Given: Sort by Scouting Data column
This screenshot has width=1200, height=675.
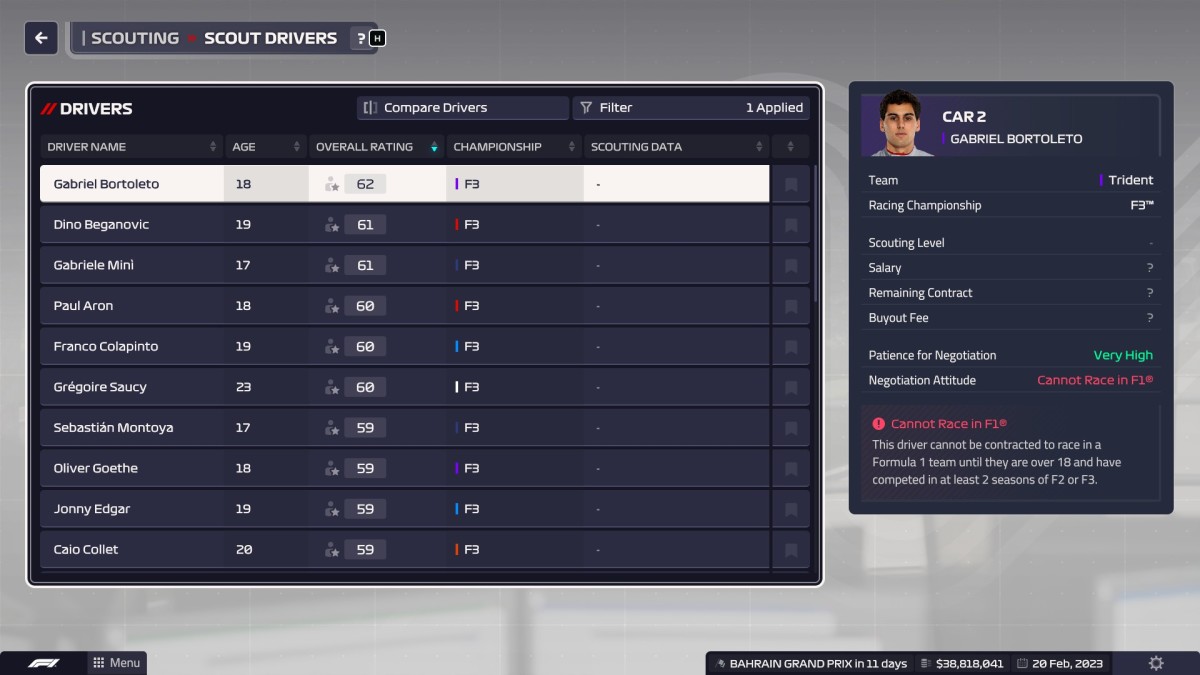Looking at the screenshot, I should pyautogui.click(x=677, y=147).
